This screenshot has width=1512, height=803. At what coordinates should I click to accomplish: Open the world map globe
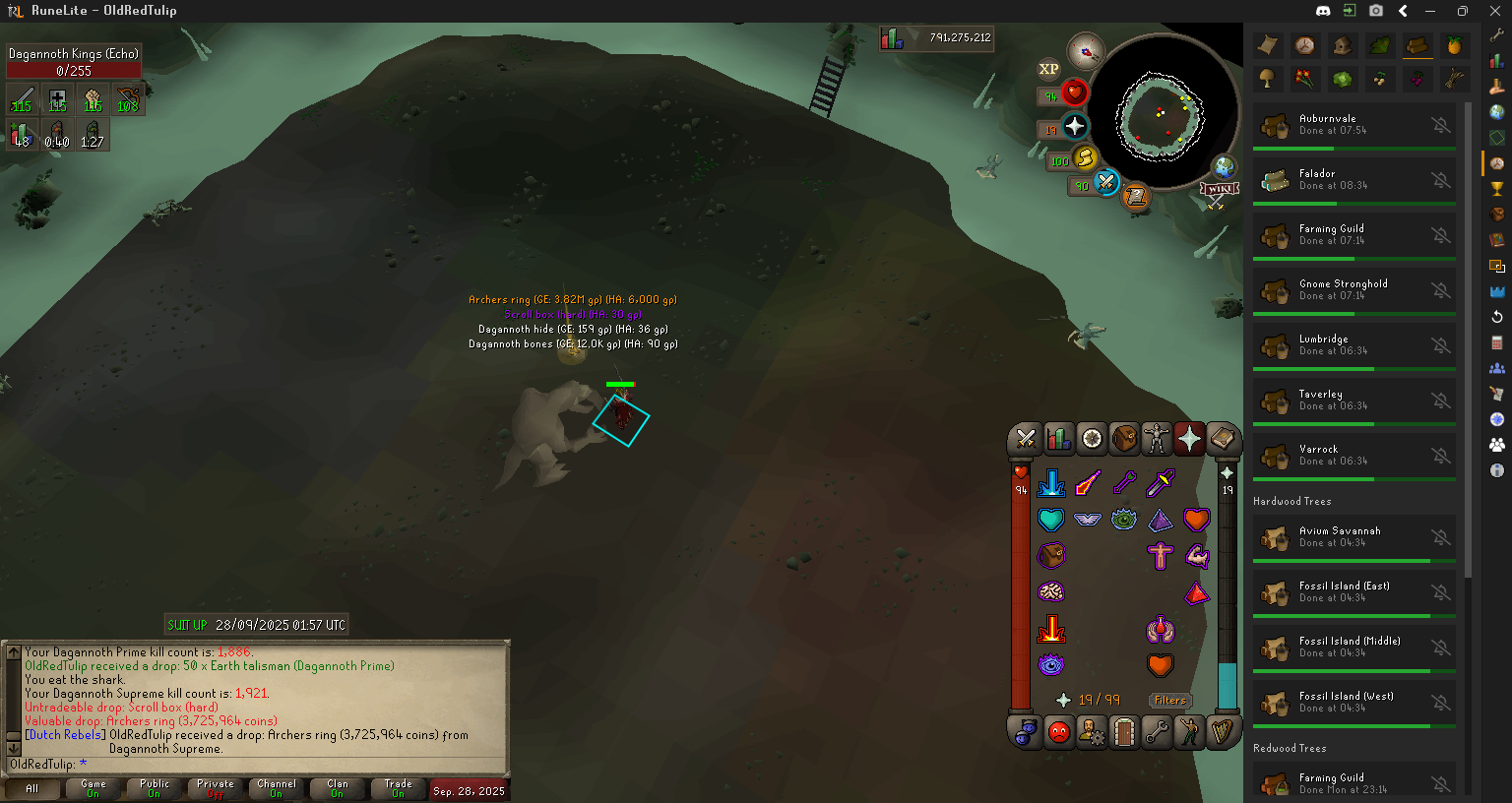tap(1223, 165)
